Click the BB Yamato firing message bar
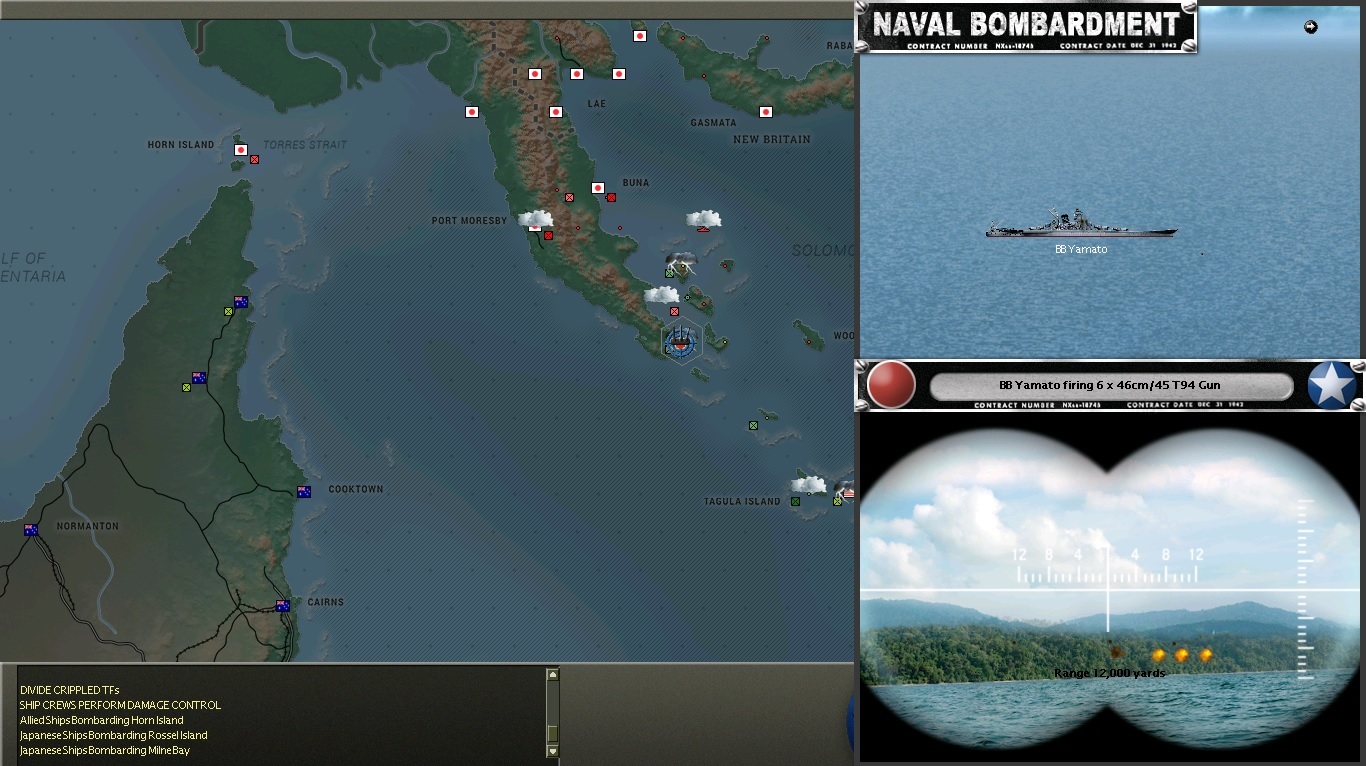This screenshot has height=766, width=1366. point(1110,385)
